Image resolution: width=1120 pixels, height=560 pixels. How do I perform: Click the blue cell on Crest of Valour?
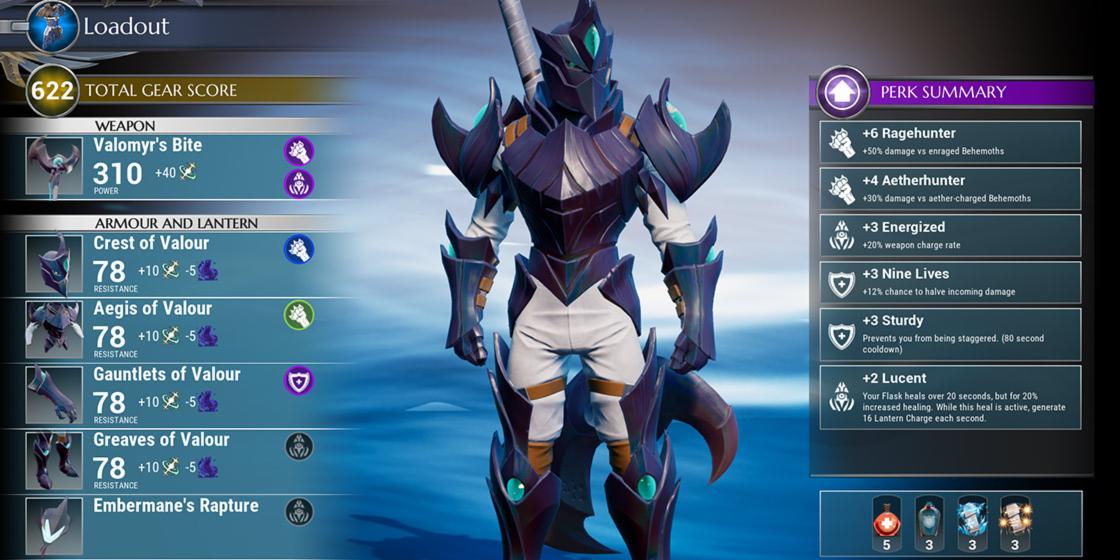(298, 249)
